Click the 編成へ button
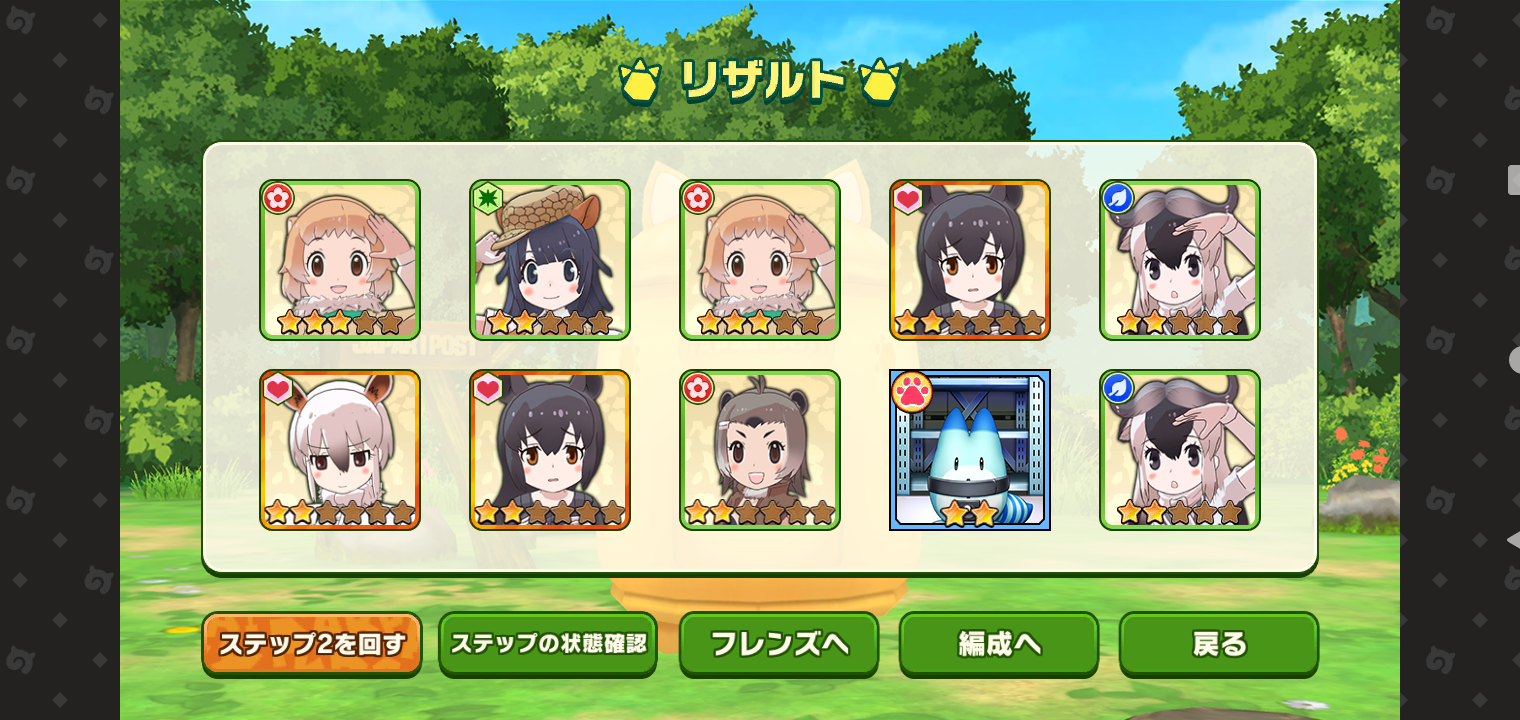The width and height of the screenshot is (1520, 720). coord(998,645)
